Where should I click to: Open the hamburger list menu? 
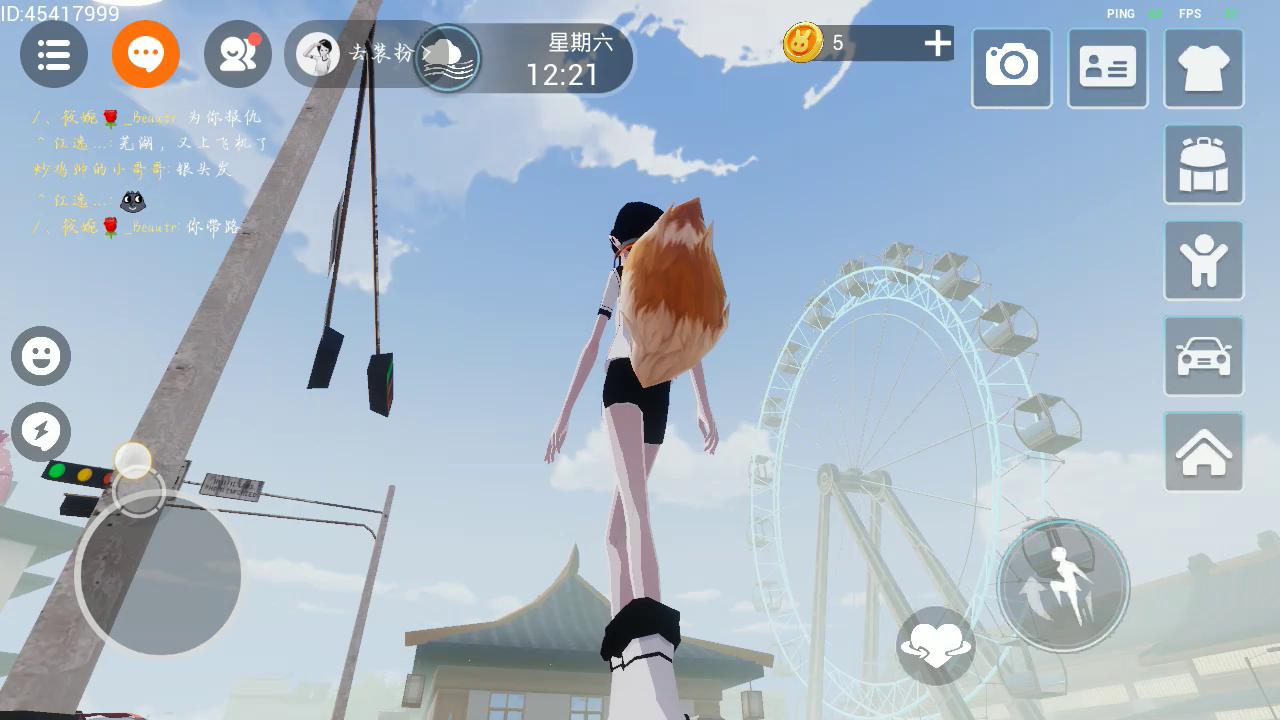point(54,54)
